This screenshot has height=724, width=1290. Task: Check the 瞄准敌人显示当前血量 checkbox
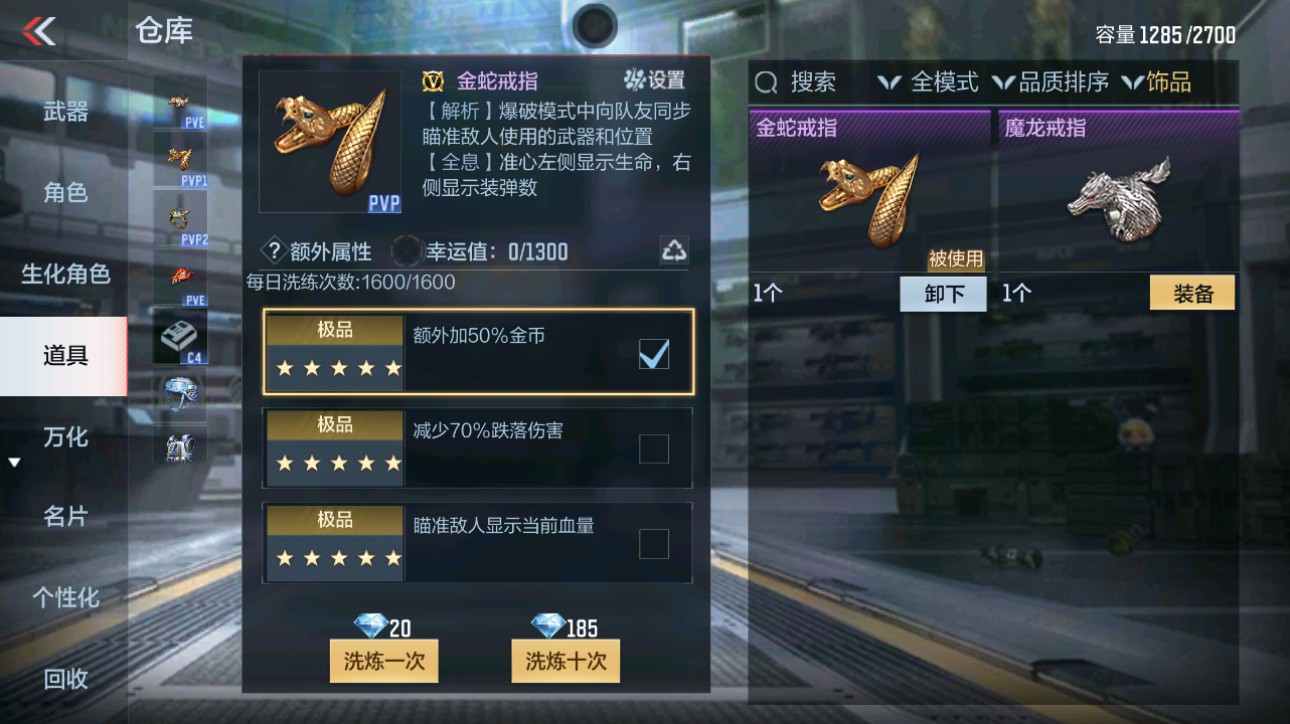click(x=655, y=543)
